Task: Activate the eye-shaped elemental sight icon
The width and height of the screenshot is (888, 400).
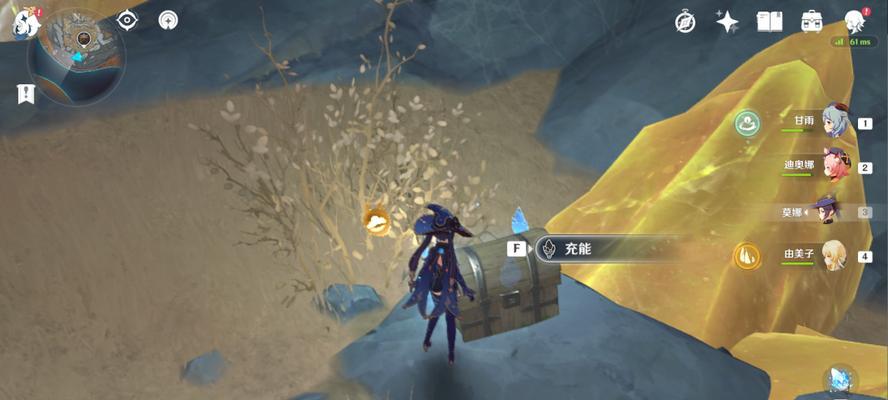Action: [x=128, y=20]
